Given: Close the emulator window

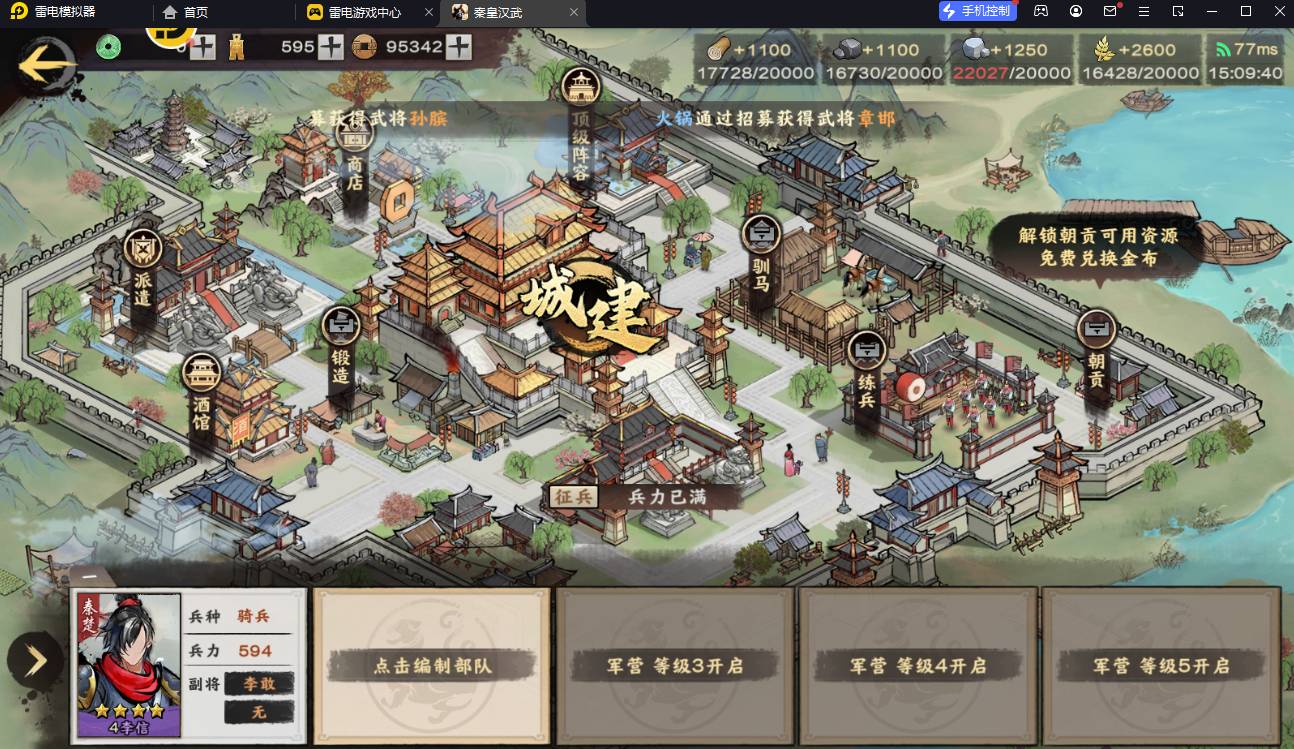Looking at the screenshot, I should pos(1275,11).
